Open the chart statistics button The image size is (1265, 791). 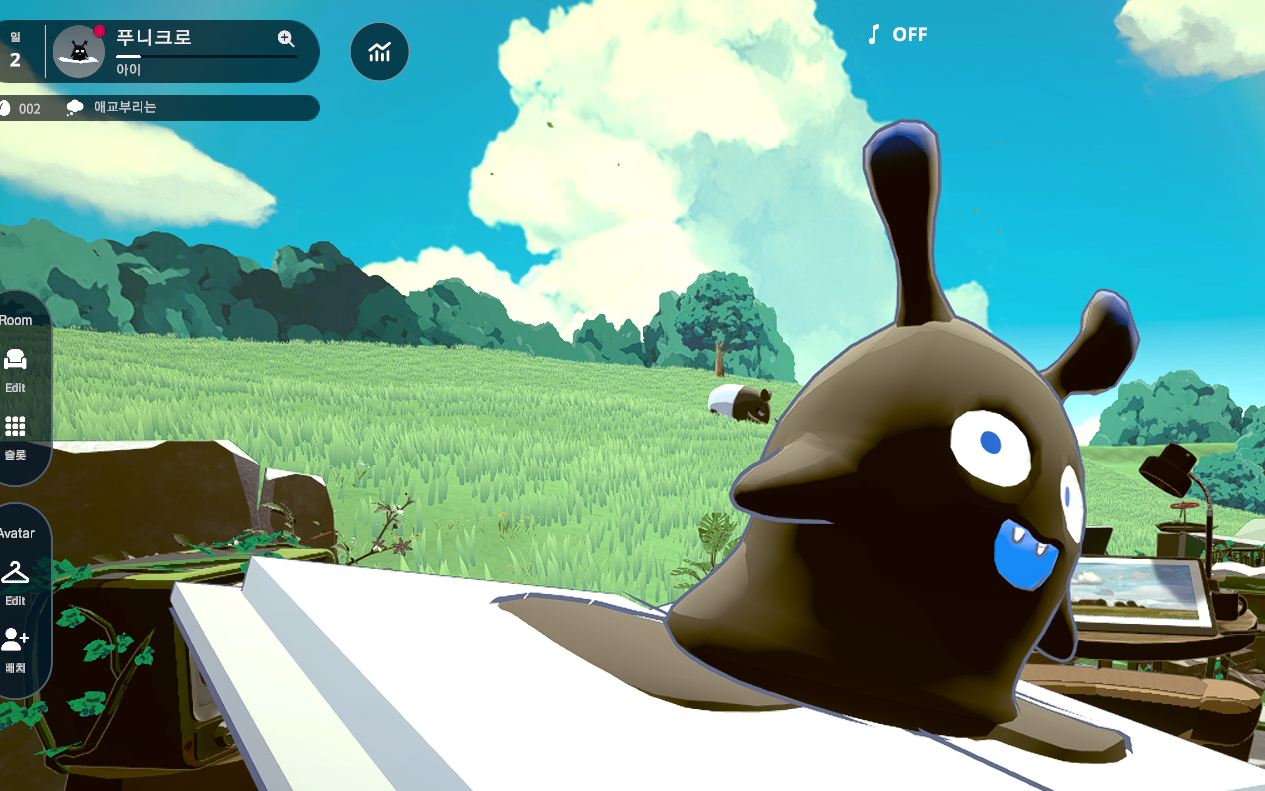(x=379, y=52)
